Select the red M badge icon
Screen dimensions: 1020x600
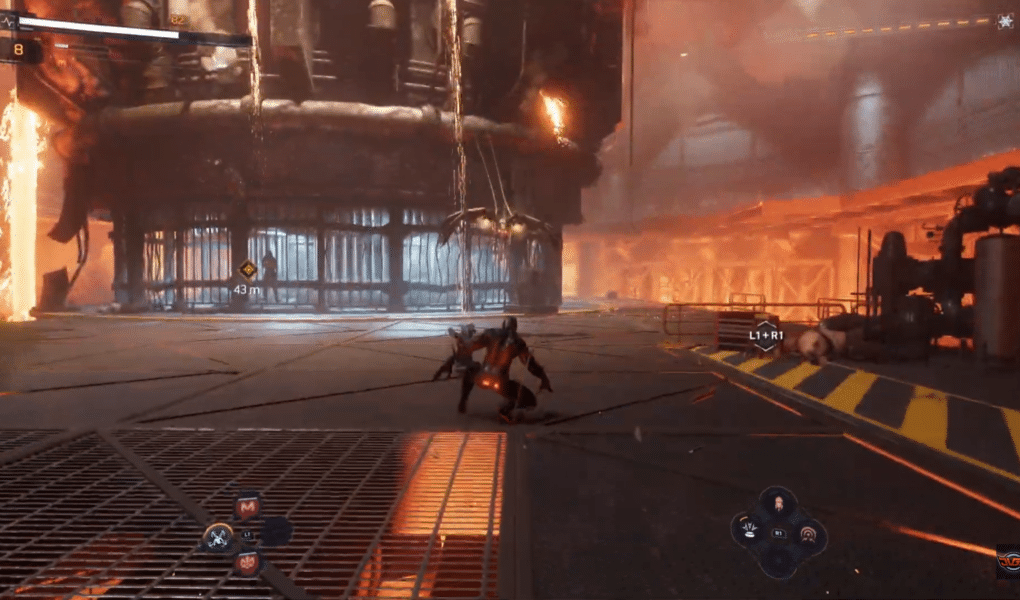[247, 508]
